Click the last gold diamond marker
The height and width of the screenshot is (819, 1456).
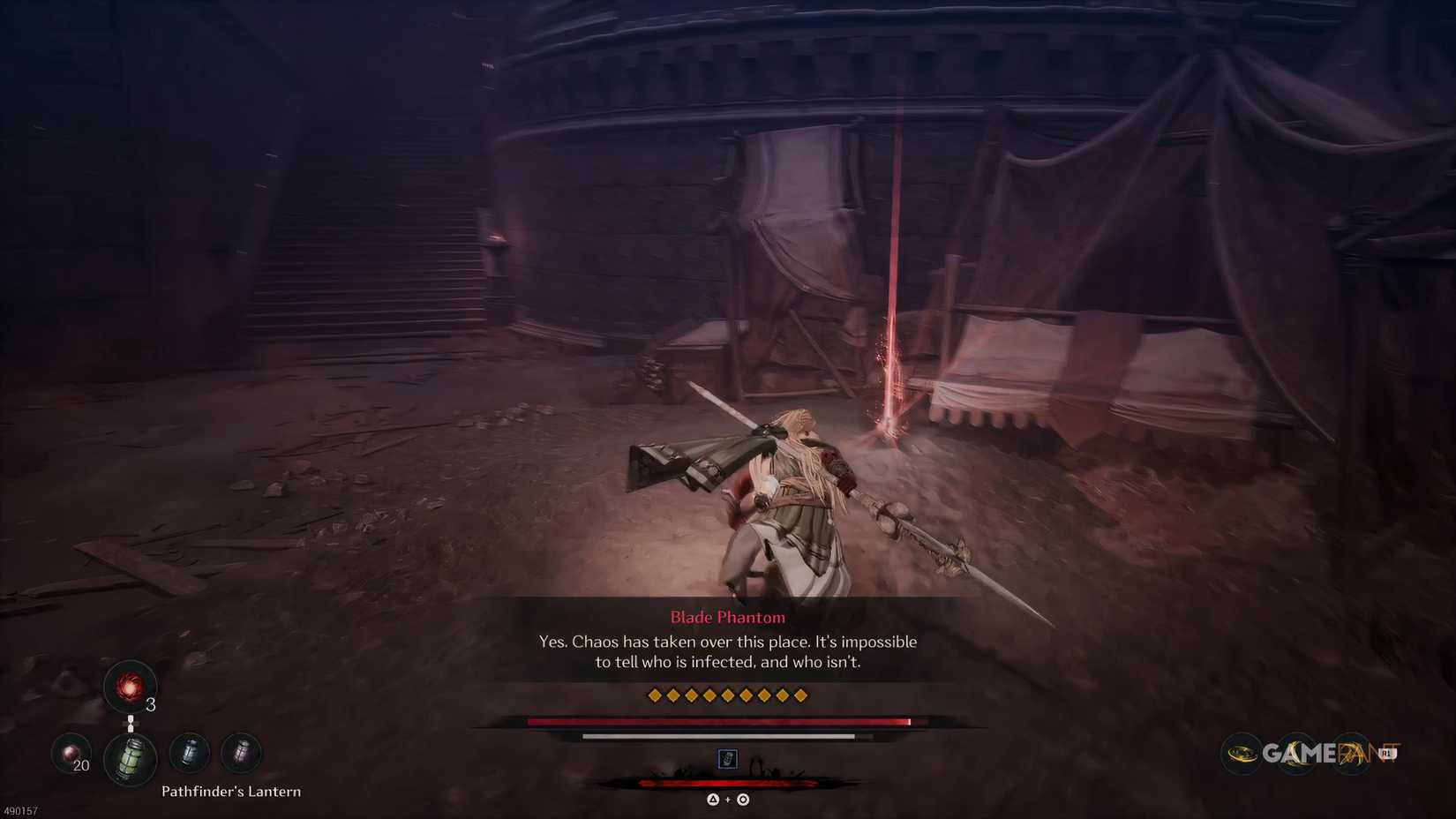(x=800, y=695)
